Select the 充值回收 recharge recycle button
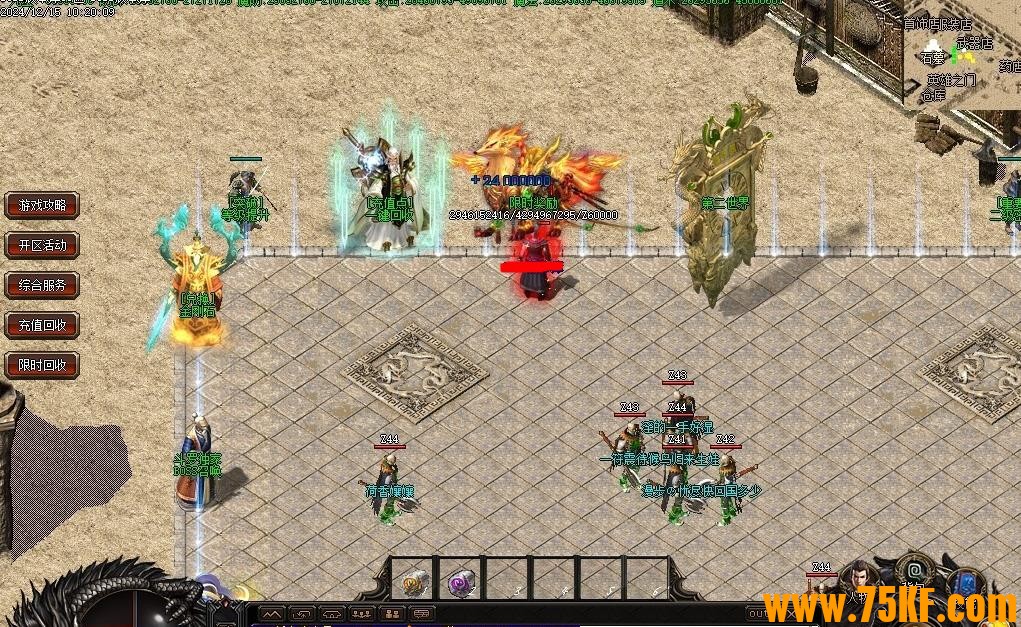 click(x=42, y=325)
